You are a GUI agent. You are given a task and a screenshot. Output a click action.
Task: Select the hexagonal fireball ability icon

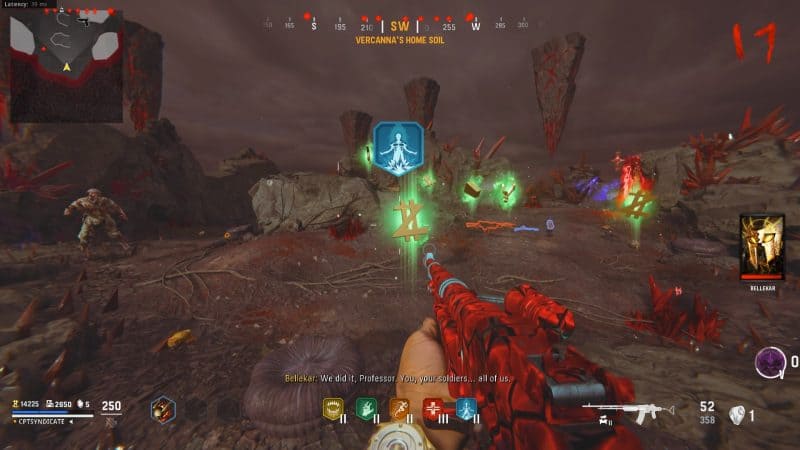pos(163,409)
